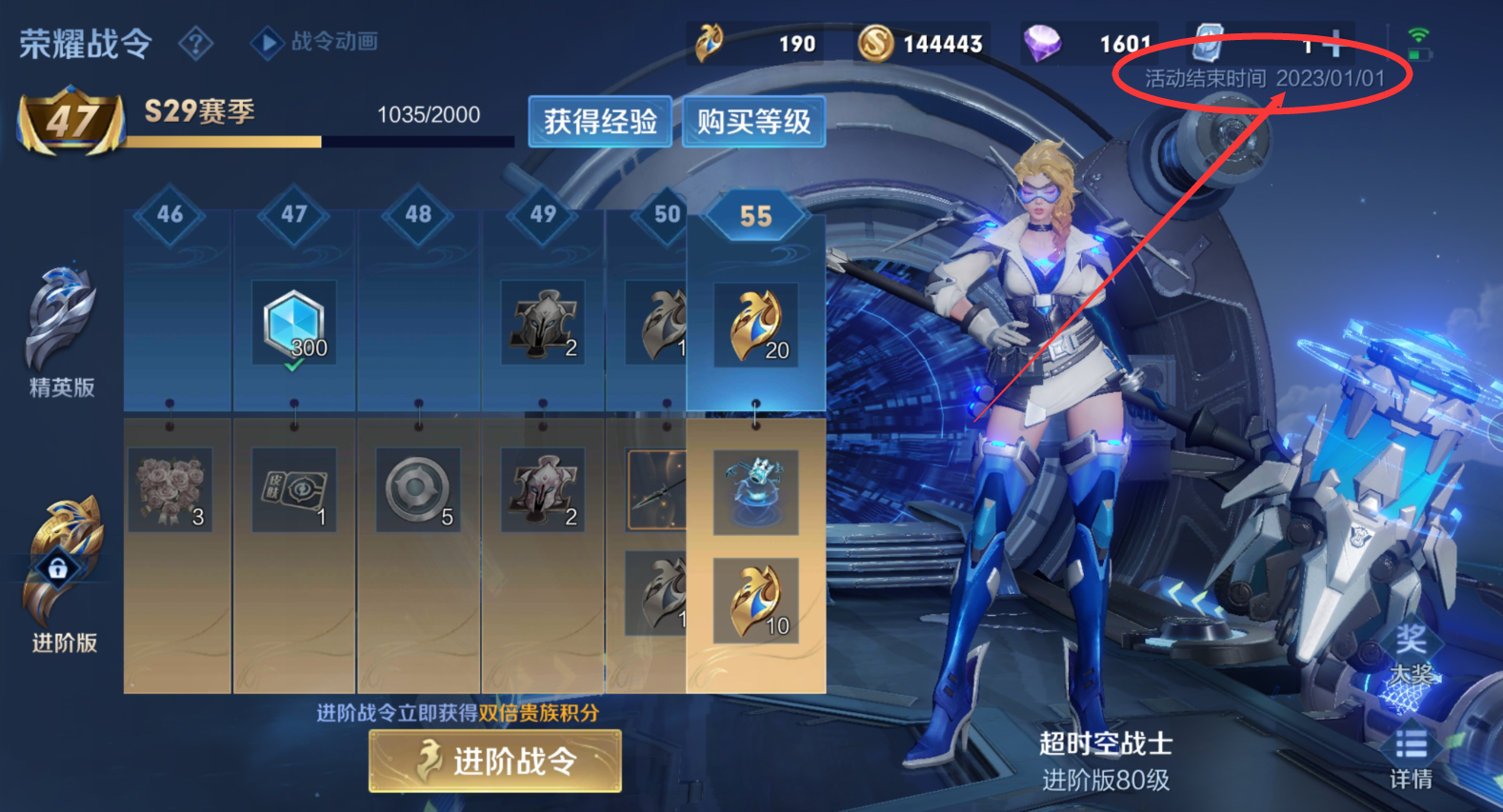Purchase the 进阶战令 advanced pass

(495, 761)
